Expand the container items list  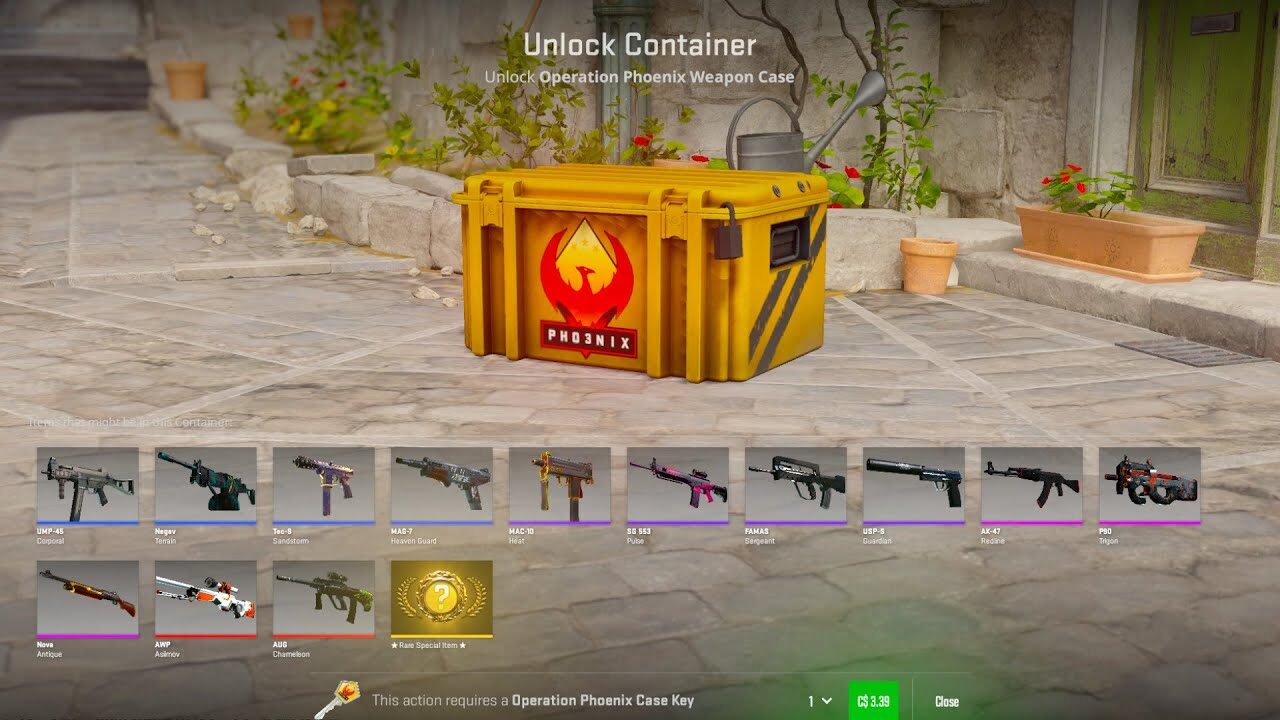coord(128,423)
